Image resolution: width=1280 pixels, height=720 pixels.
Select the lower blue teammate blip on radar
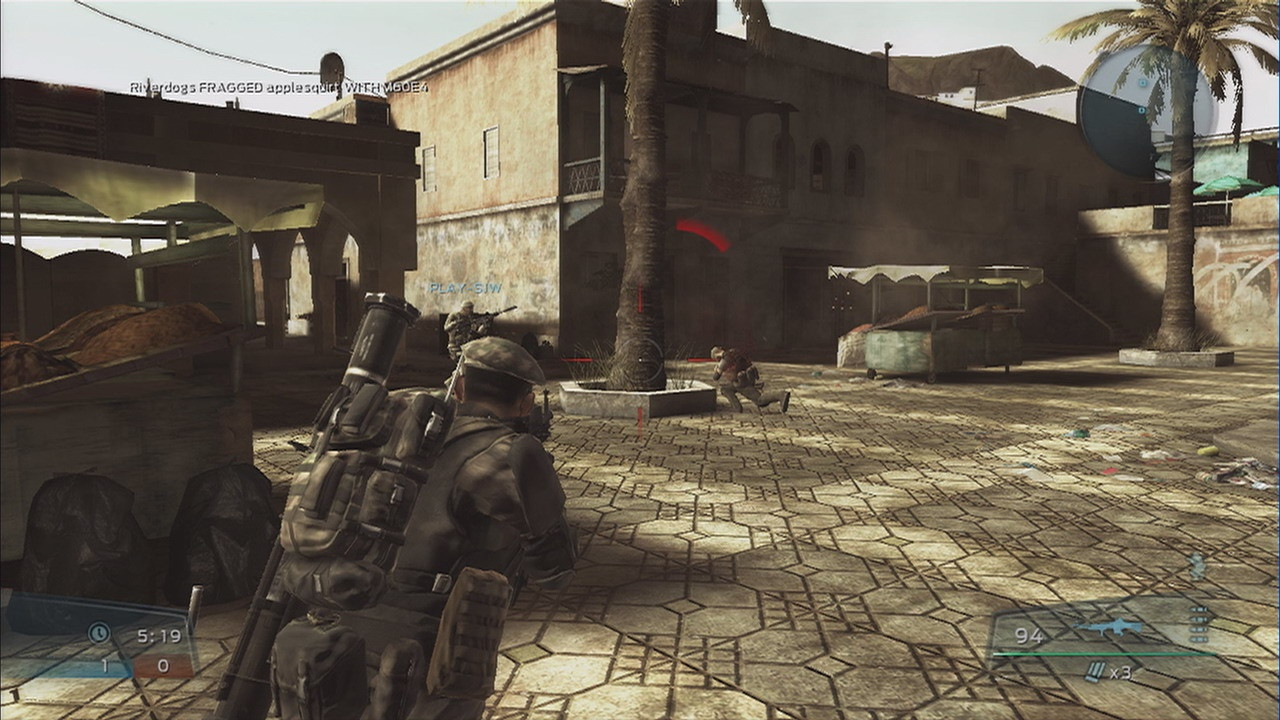1141,110
